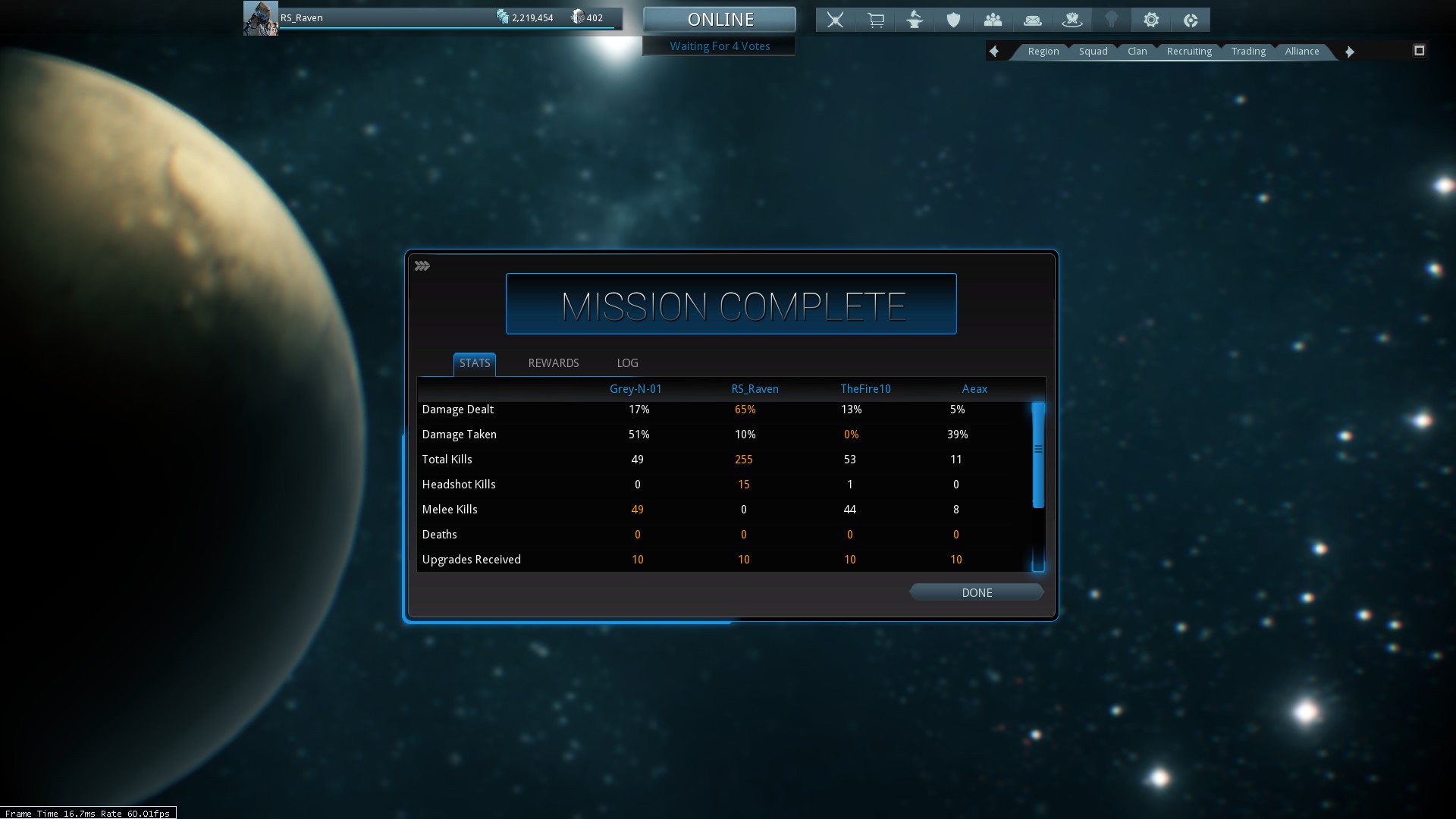Open the arsenal crossed-swords icon

pos(835,20)
